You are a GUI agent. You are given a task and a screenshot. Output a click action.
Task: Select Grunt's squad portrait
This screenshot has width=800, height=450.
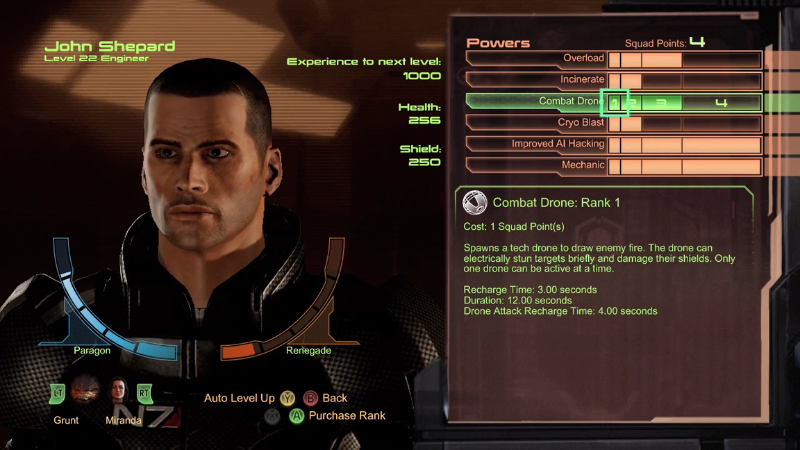pyautogui.click(x=85, y=389)
